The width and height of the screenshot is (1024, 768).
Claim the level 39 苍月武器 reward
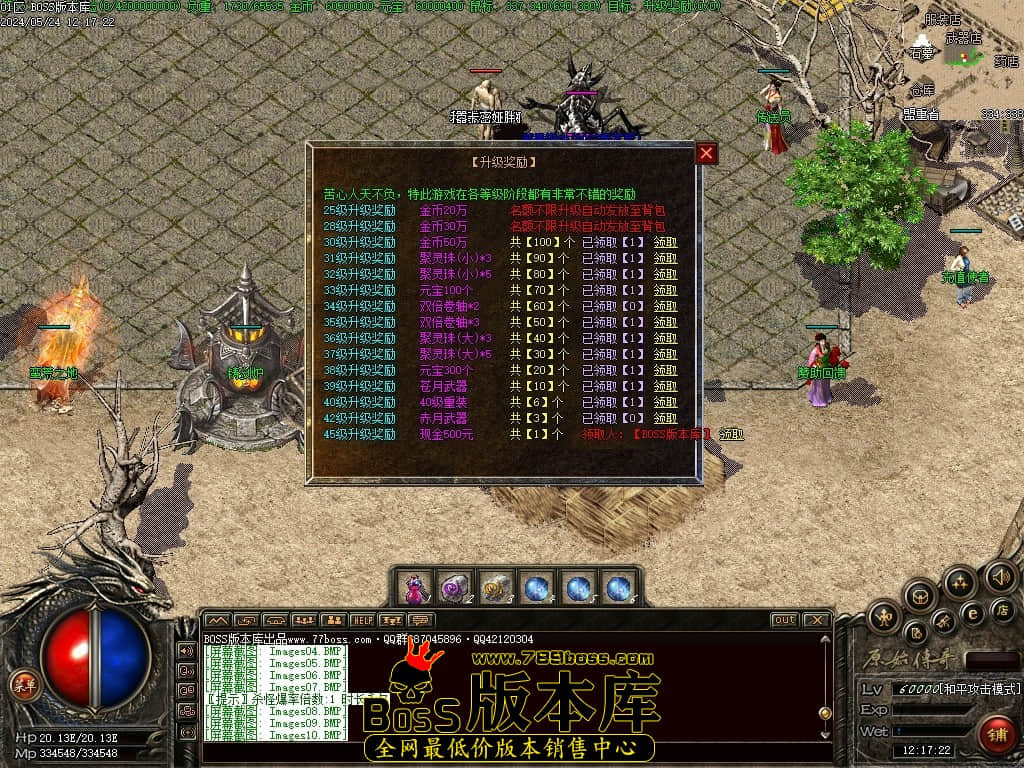[x=665, y=387]
